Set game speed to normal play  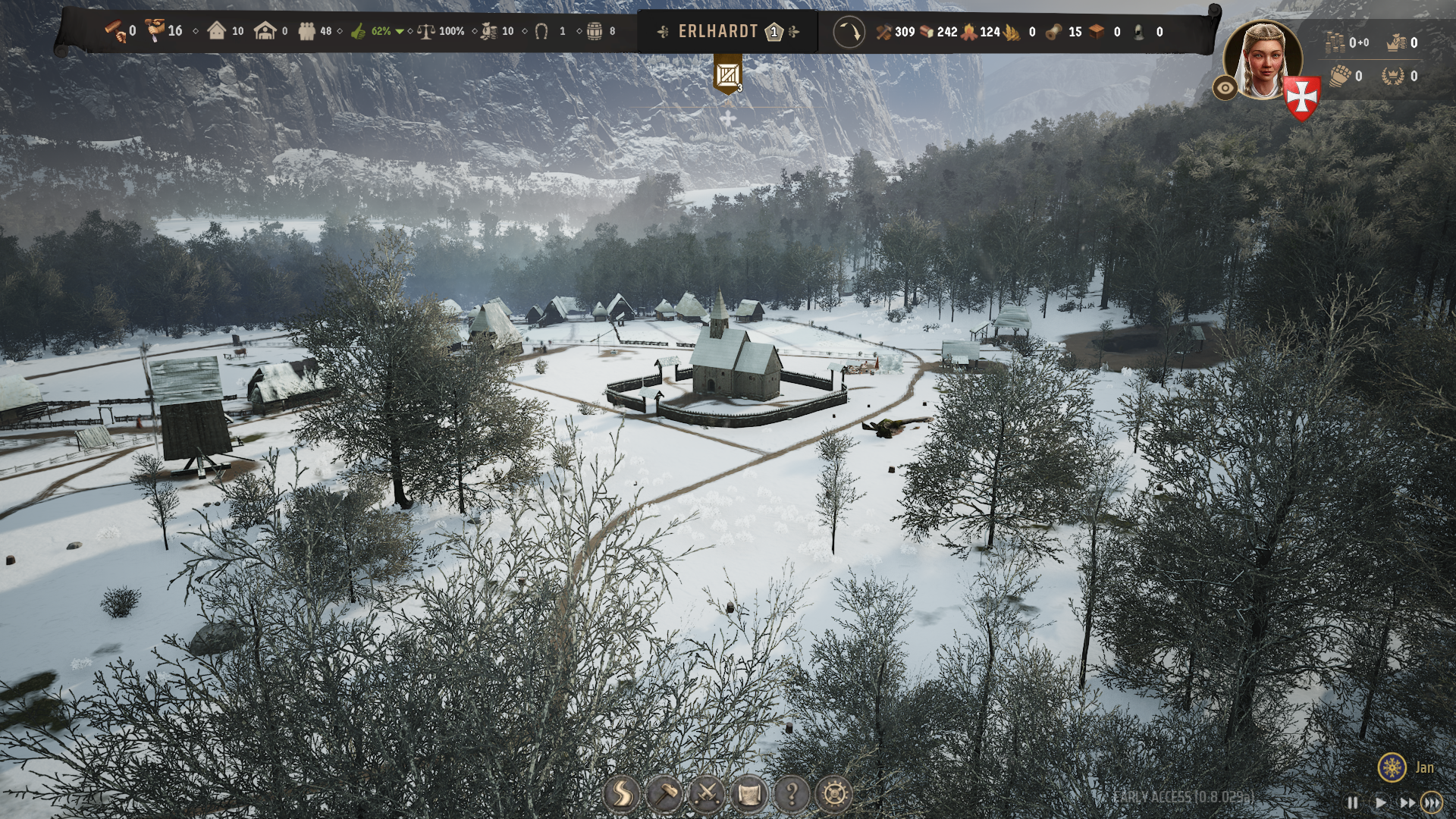(x=1380, y=802)
